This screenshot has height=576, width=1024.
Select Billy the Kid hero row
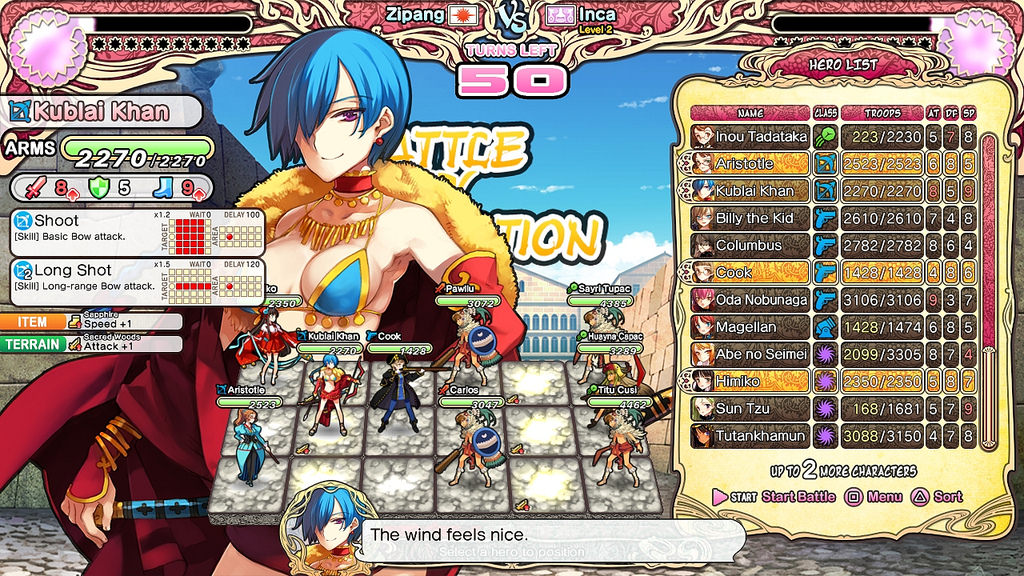click(760, 218)
